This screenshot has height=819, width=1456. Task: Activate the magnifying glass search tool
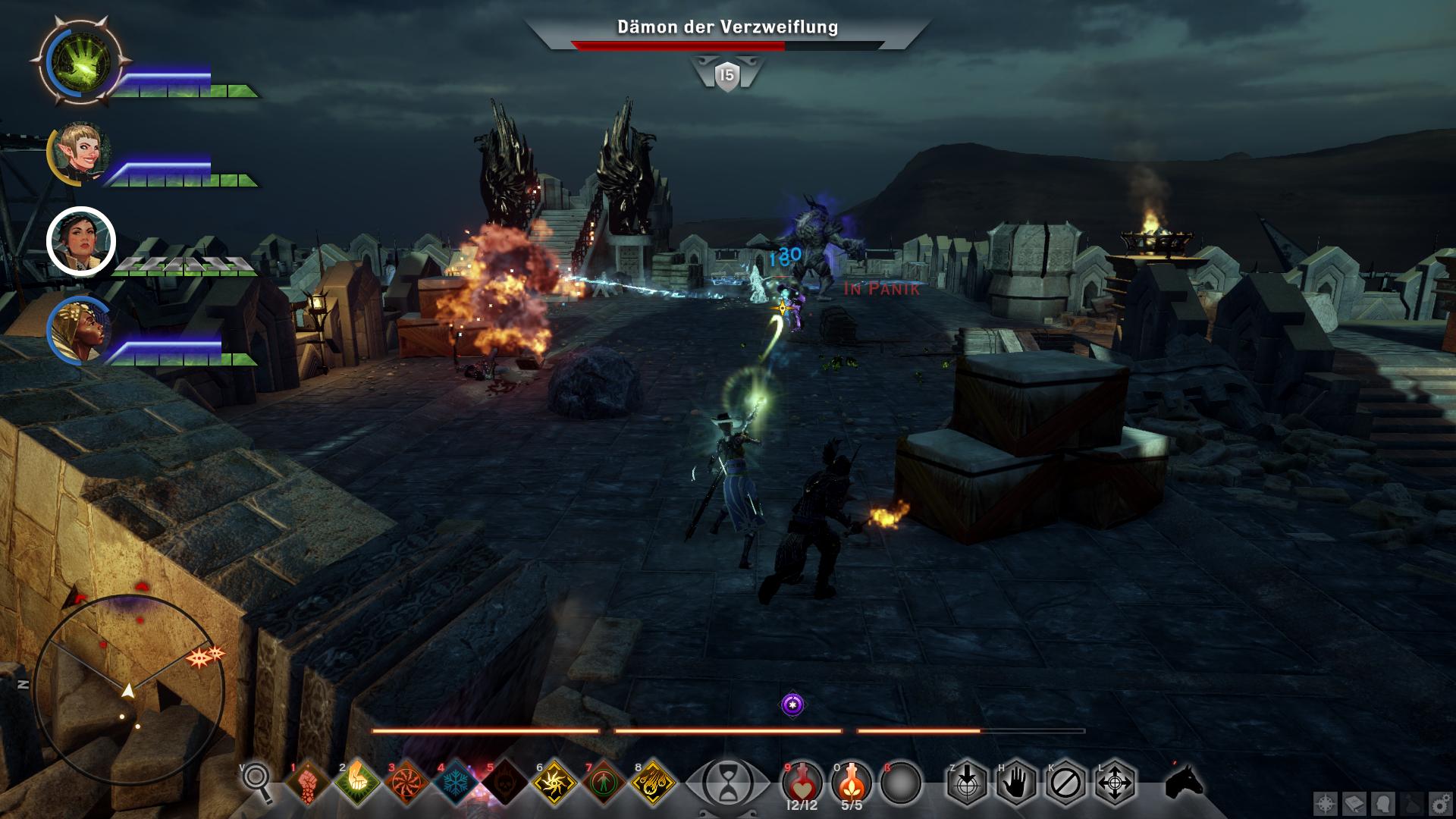[257, 780]
